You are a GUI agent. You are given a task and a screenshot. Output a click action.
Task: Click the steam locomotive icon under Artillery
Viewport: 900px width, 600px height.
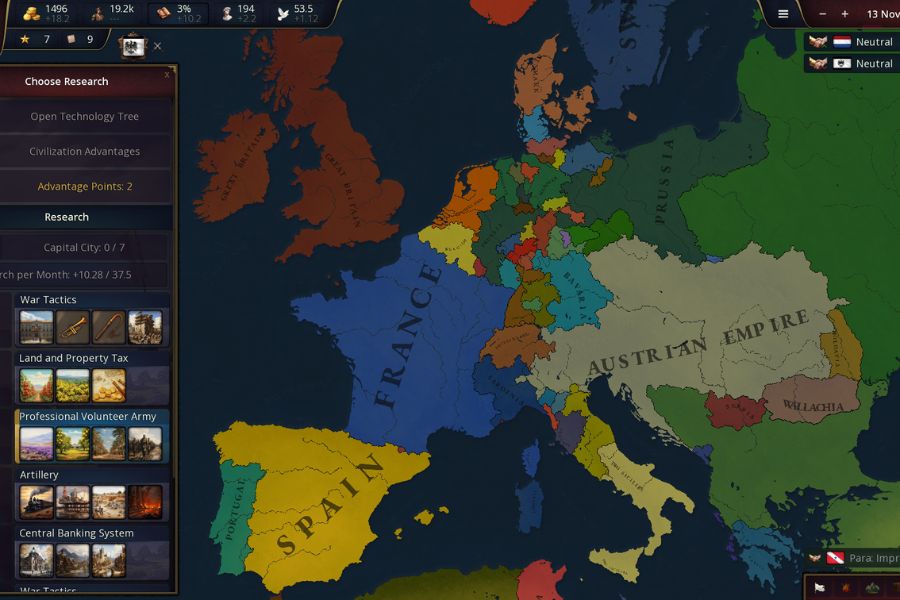pyautogui.click(x=37, y=502)
